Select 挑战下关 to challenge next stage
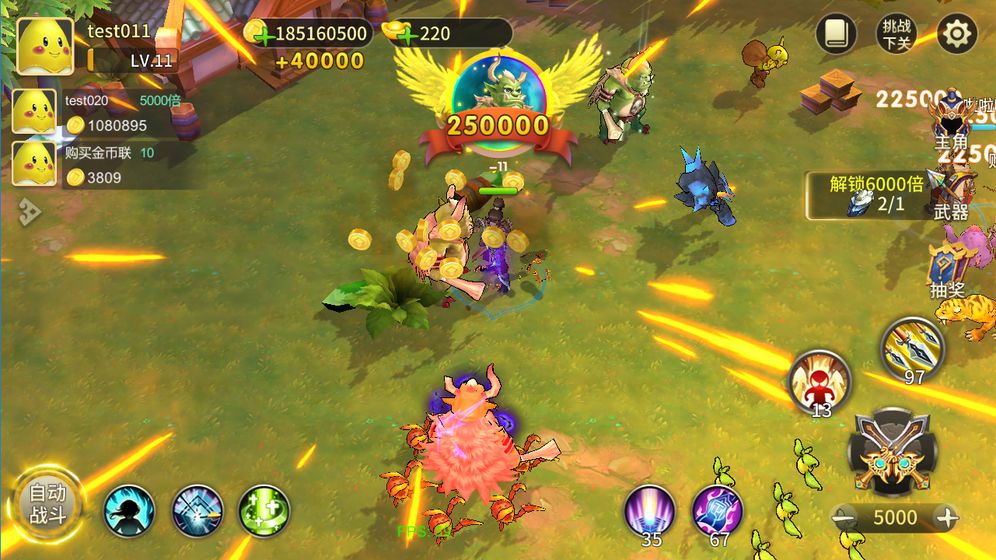This screenshot has width=996, height=560. point(895,34)
